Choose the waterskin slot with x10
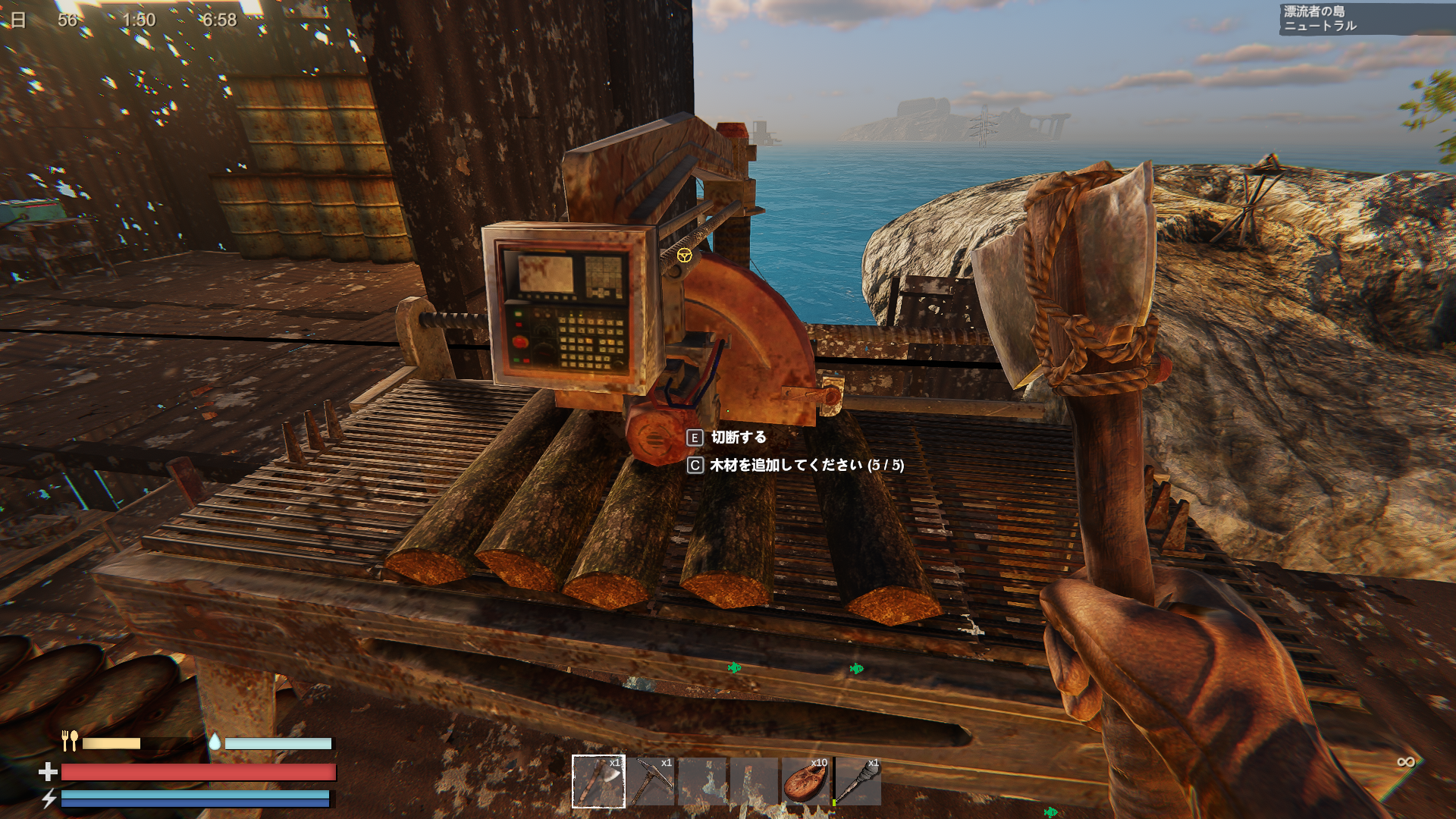Viewport: 1456px width, 819px height. click(805, 781)
